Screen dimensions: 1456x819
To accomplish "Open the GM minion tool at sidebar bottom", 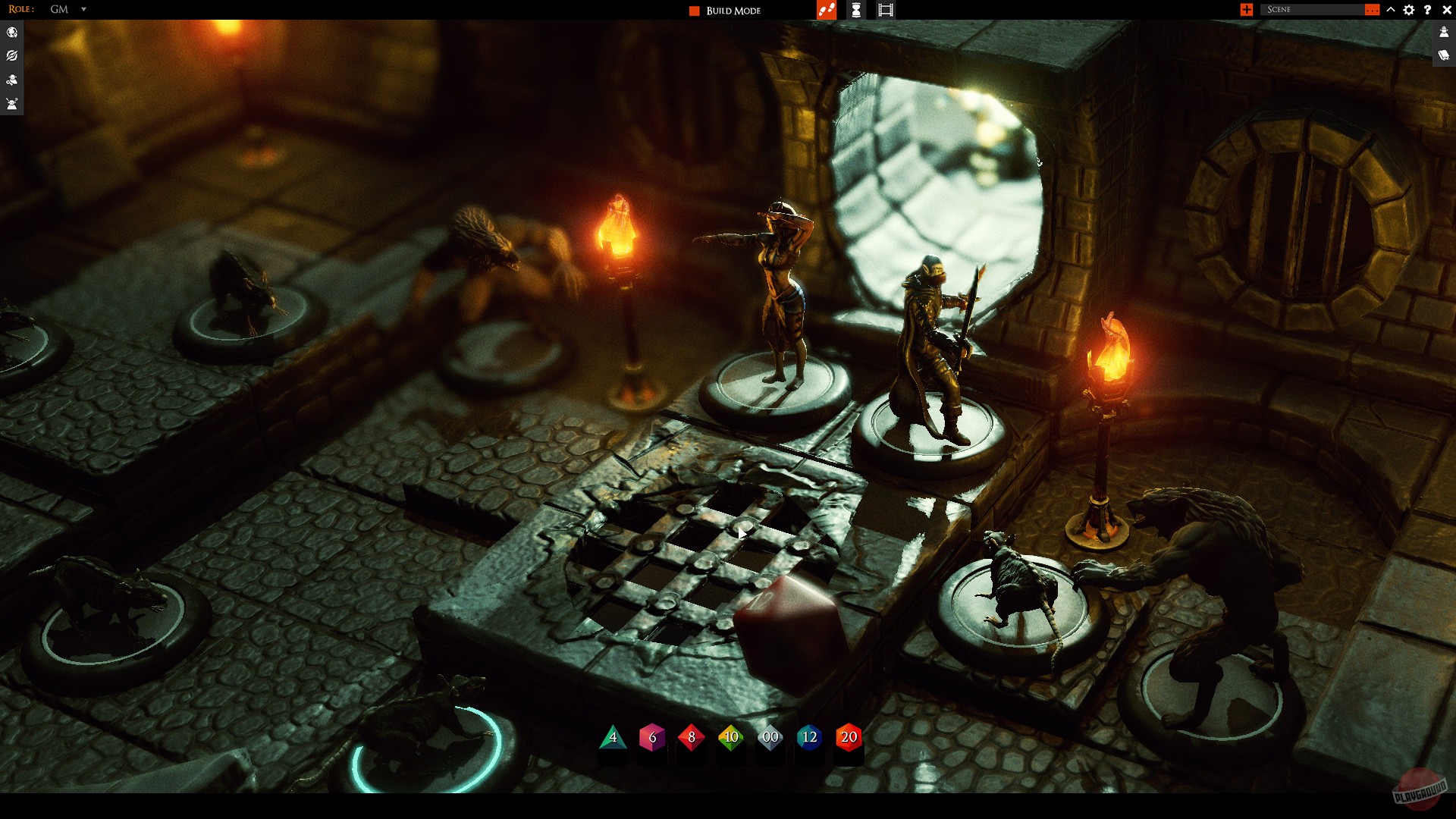I will (x=11, y=105).
